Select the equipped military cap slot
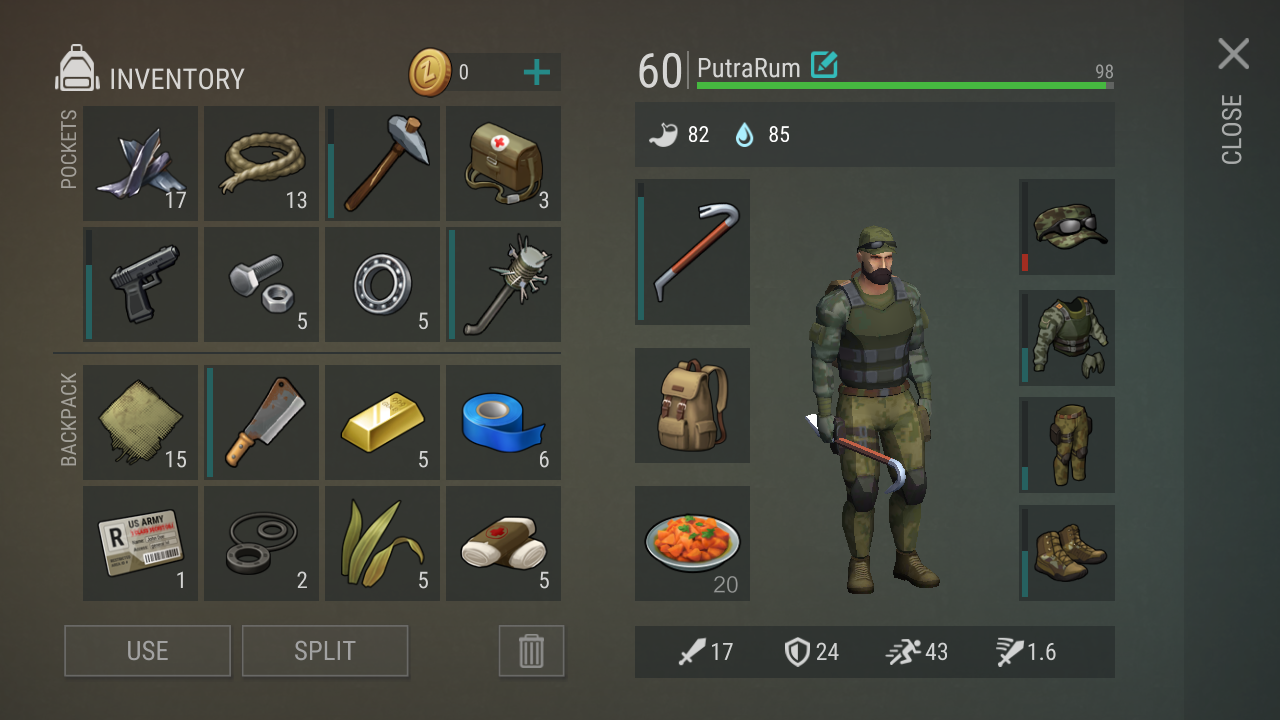 point(1067,227)
